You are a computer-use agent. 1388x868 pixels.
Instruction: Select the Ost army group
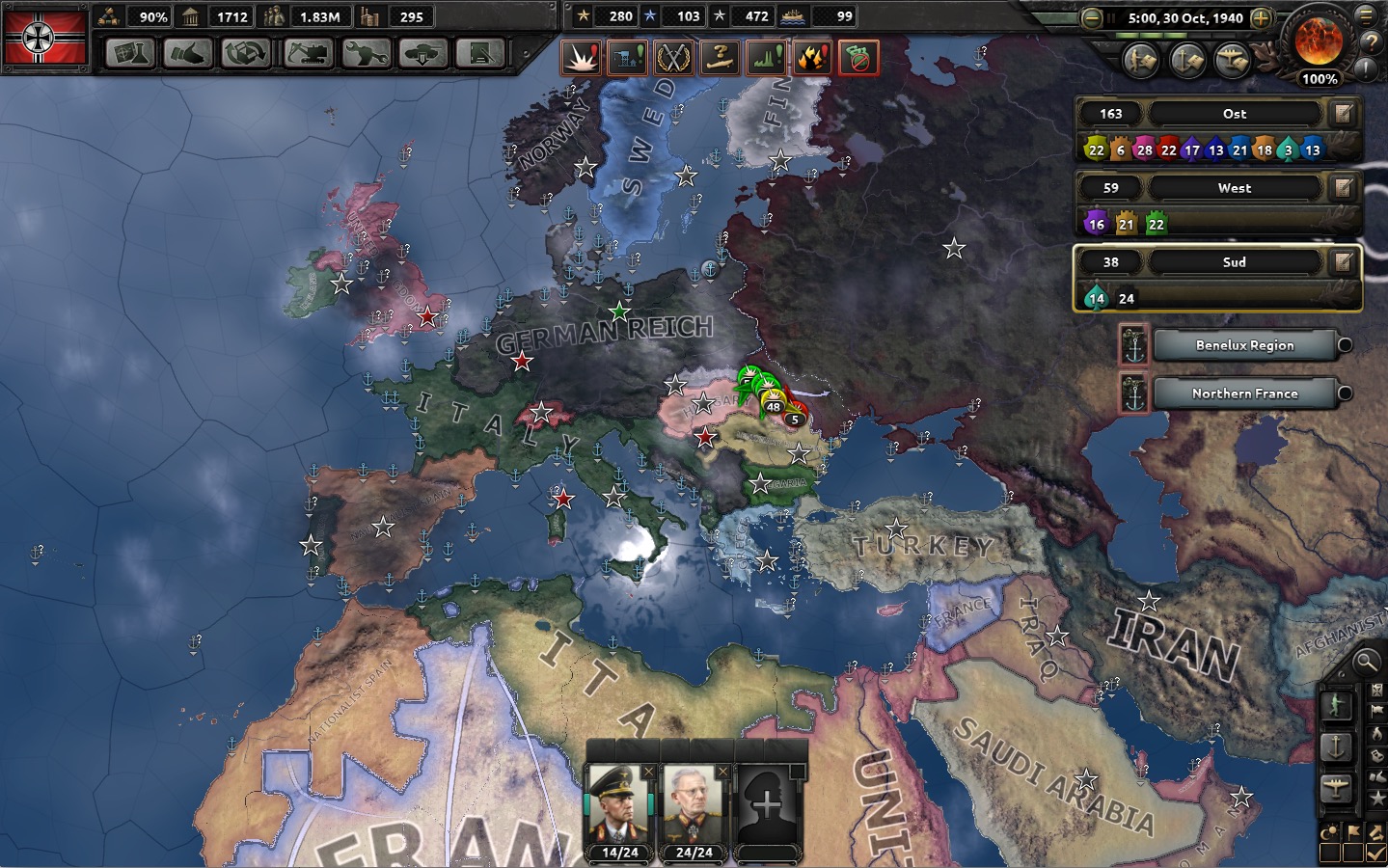[x=1234, y=114]
